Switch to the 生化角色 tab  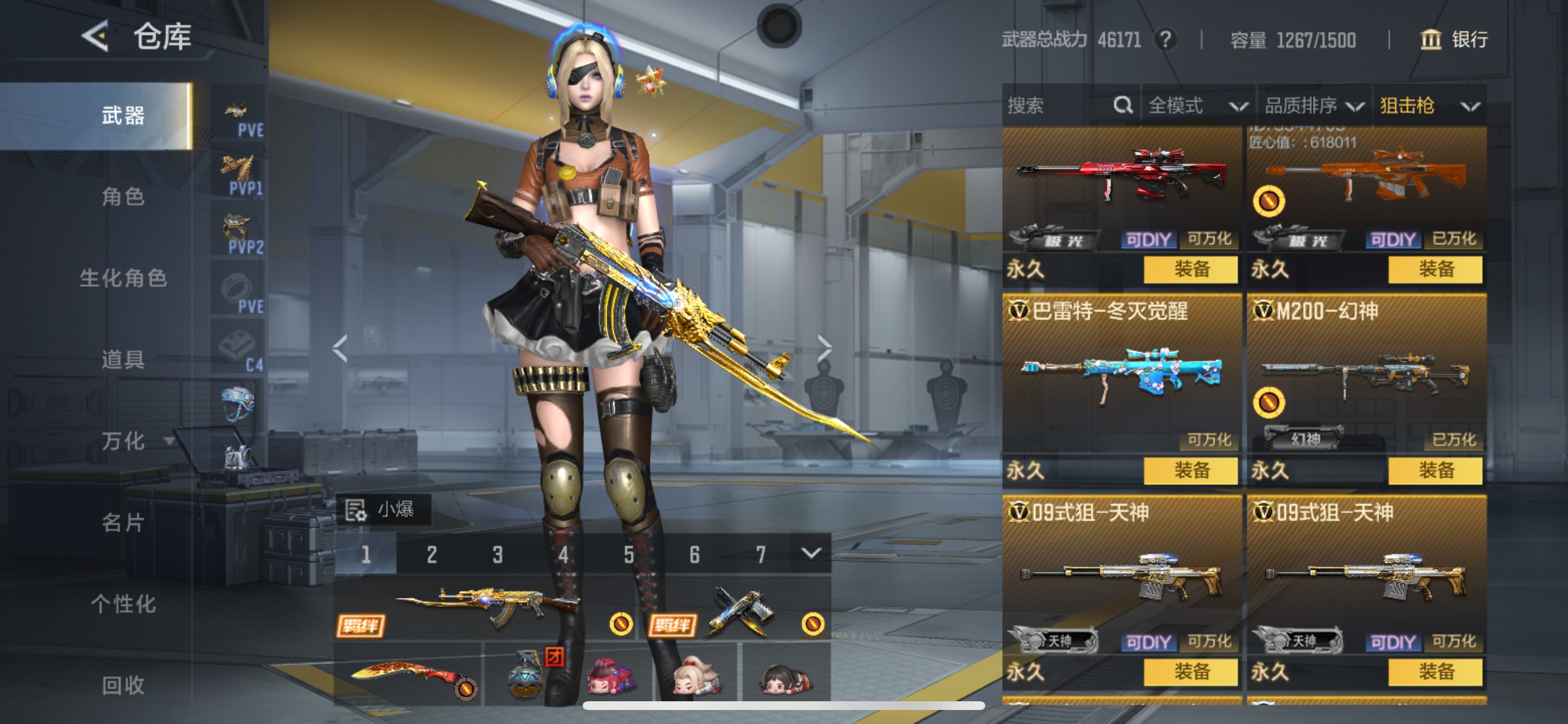click(x=123, y=278)
